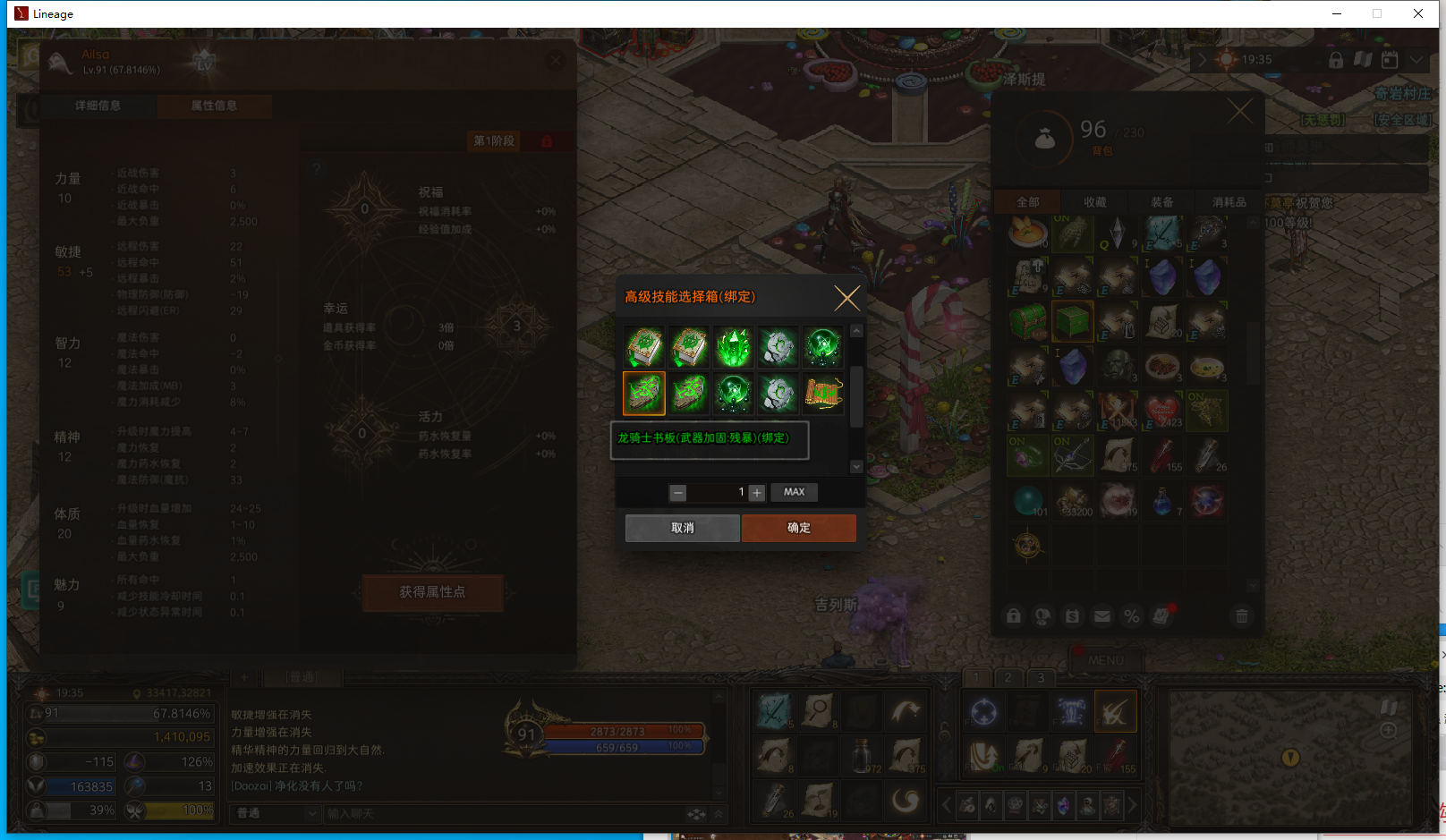Minimize the Lineage window
This screenshot has height=840, width=1446.
[x=1336, y=13]
